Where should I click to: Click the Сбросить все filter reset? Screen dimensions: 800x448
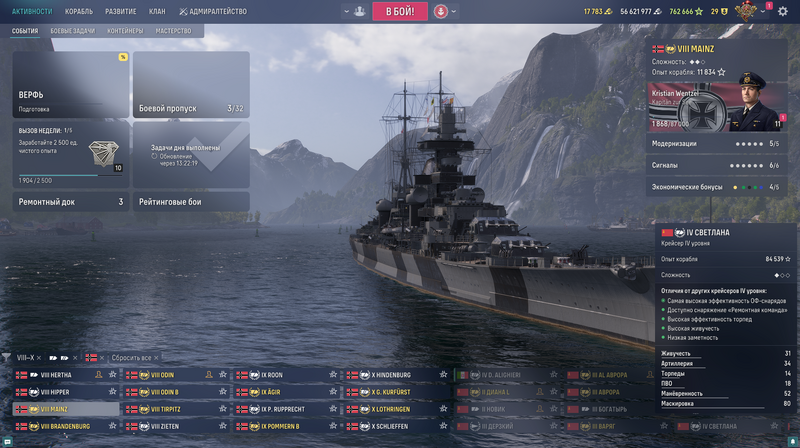131,357
